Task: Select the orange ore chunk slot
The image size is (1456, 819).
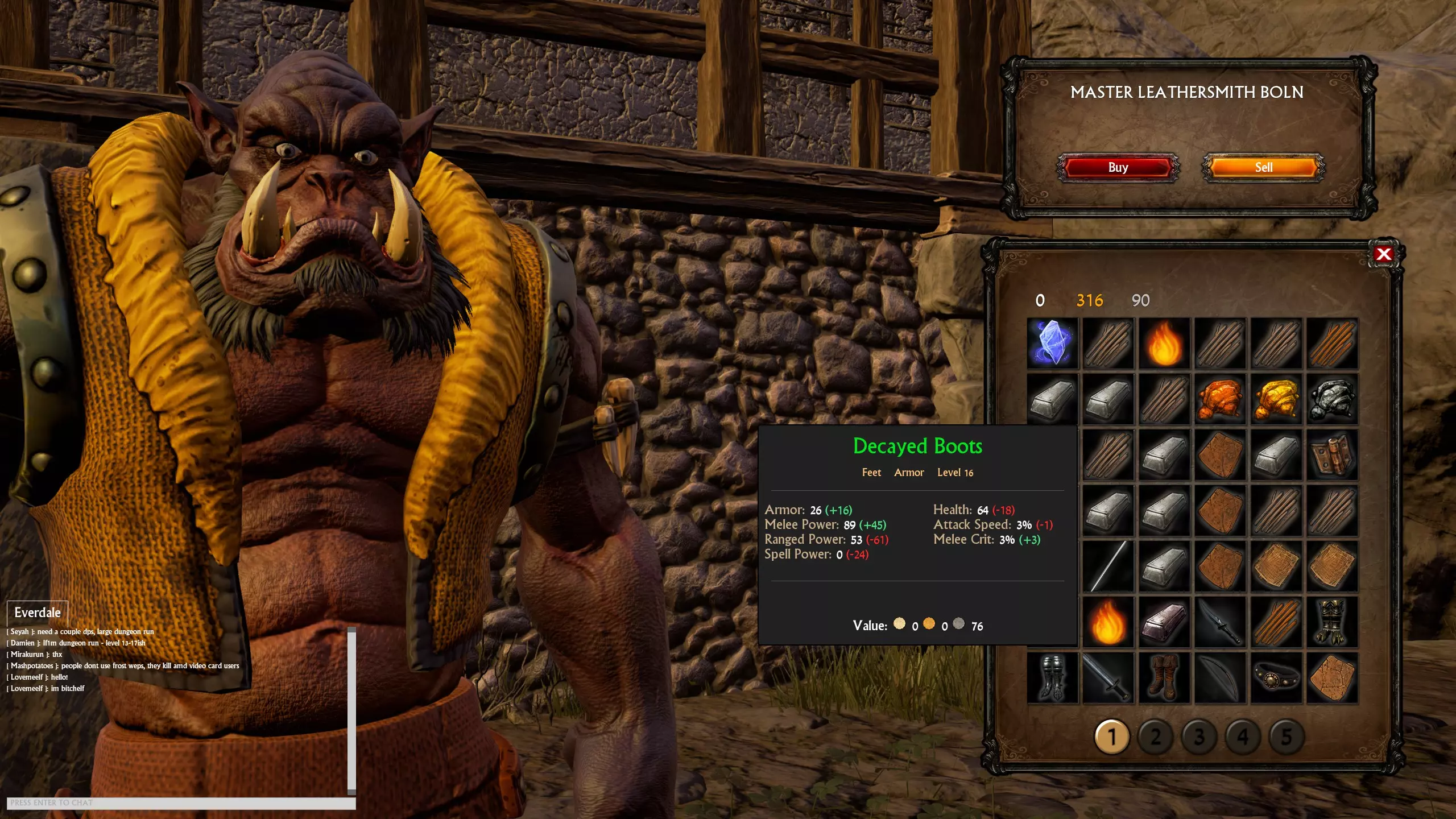Action: (x=1220, y=399)
